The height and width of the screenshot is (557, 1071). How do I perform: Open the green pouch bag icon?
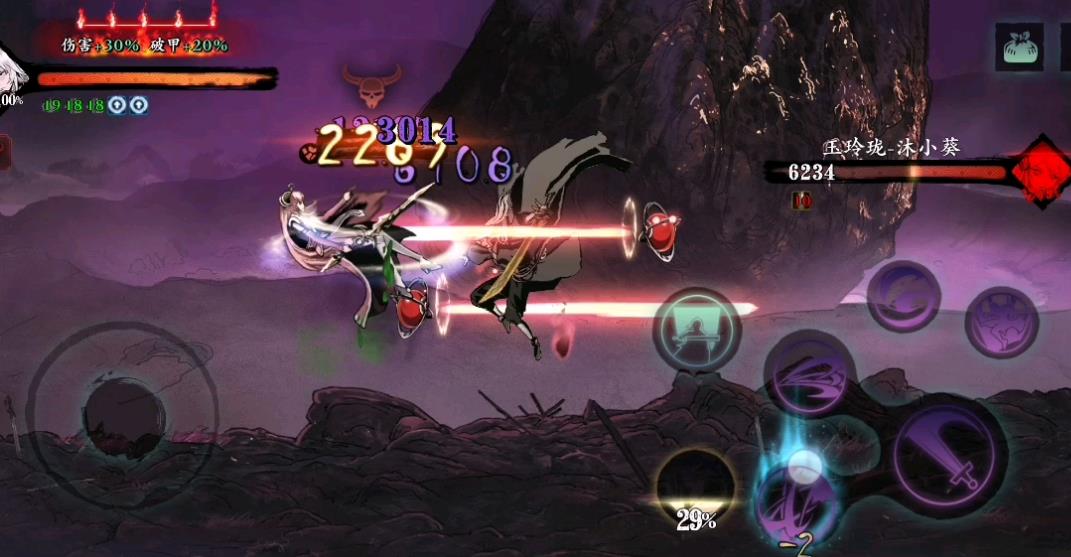1018,47
